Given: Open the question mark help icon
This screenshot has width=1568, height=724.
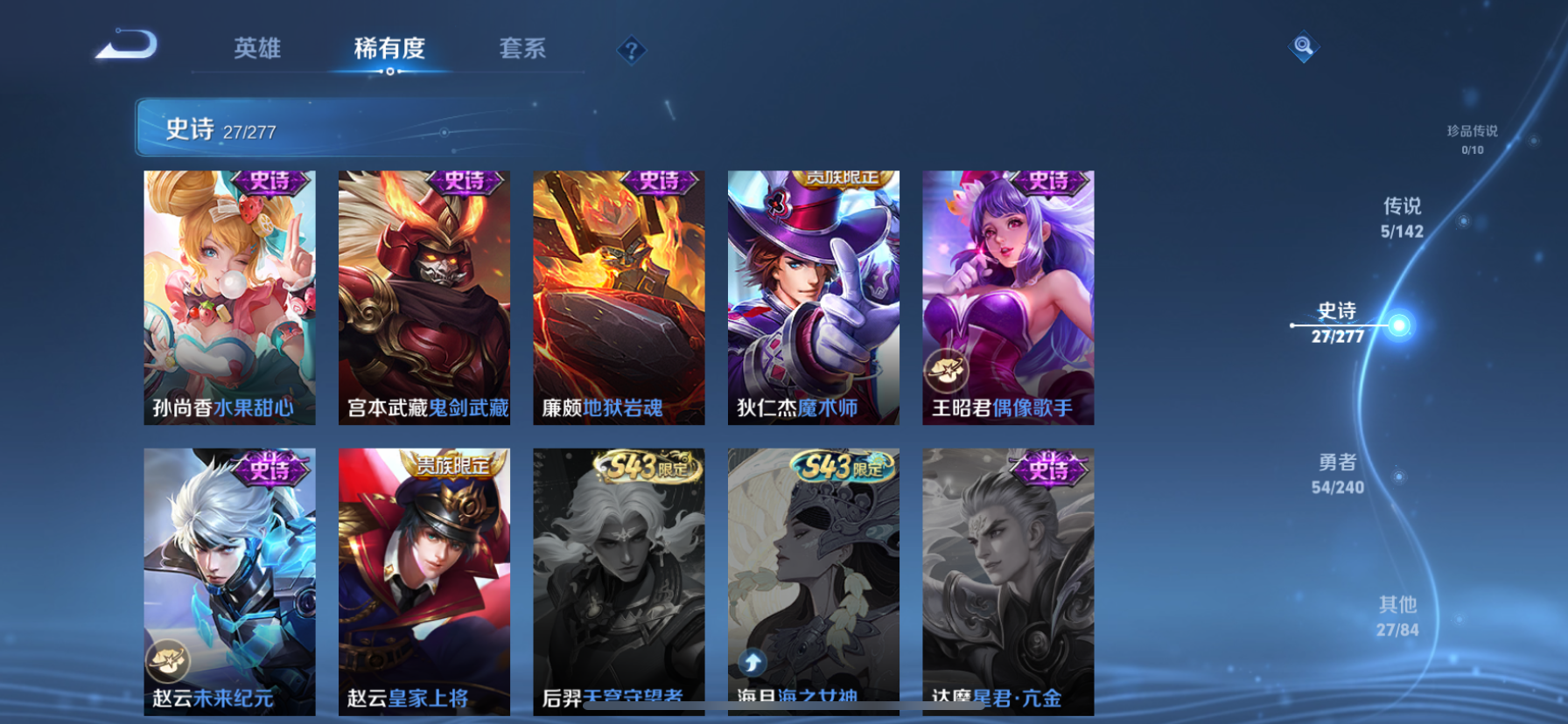Looking at the screenshot, I should [x=632, y=50].
